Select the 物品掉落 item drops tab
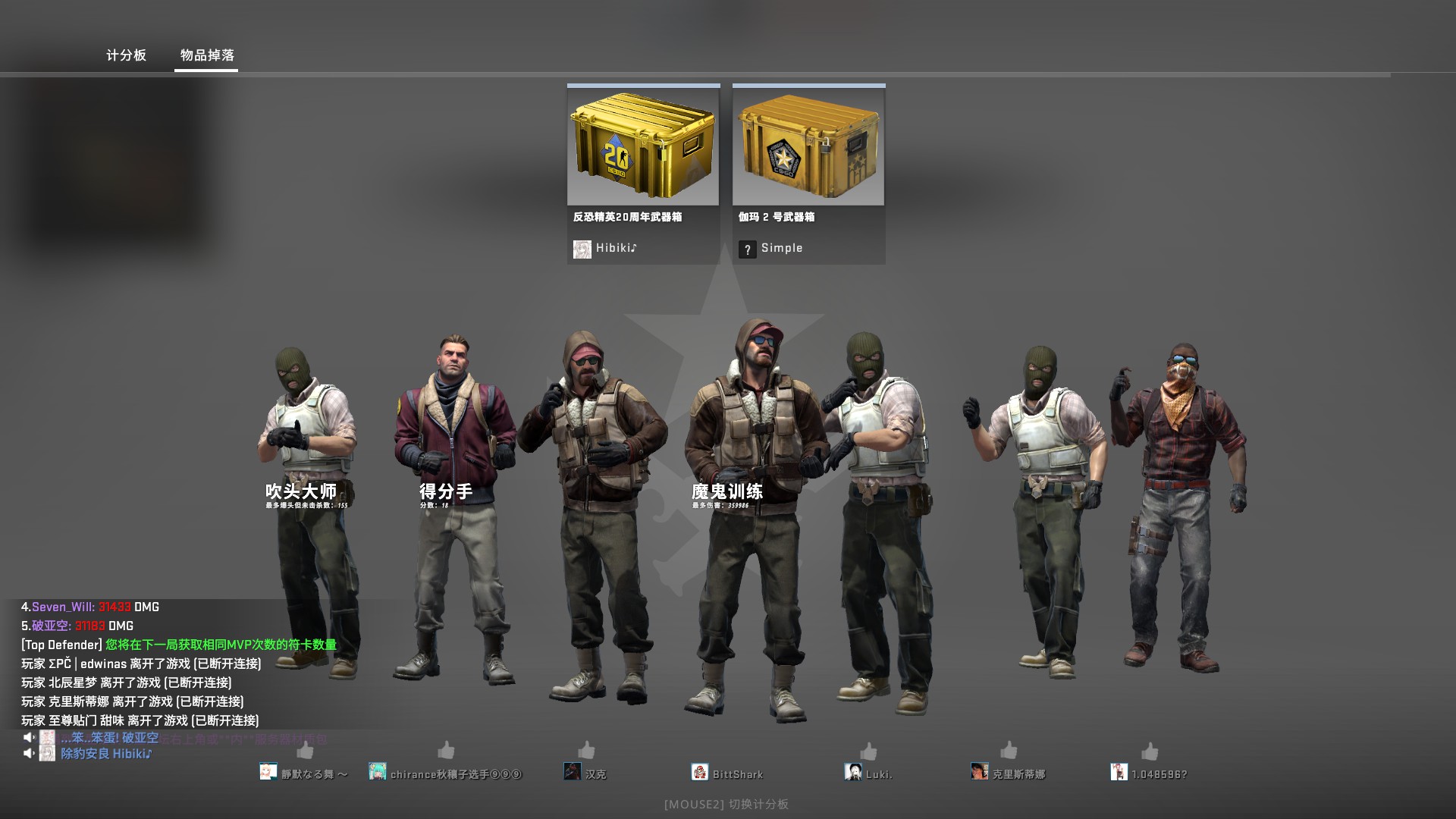This screenshot has height=819, width=1456. 207,55
